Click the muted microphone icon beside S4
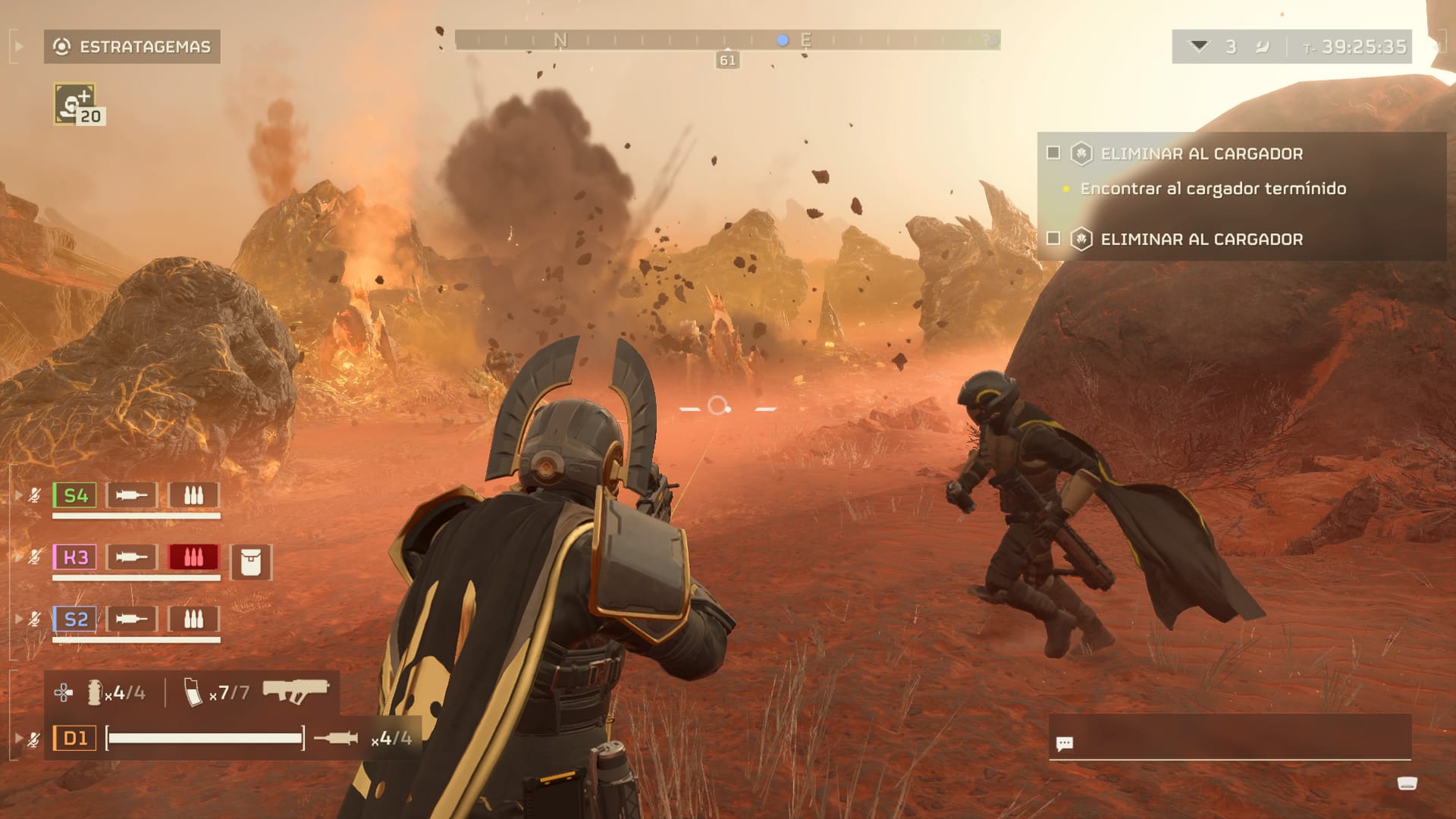 (34, 496)
